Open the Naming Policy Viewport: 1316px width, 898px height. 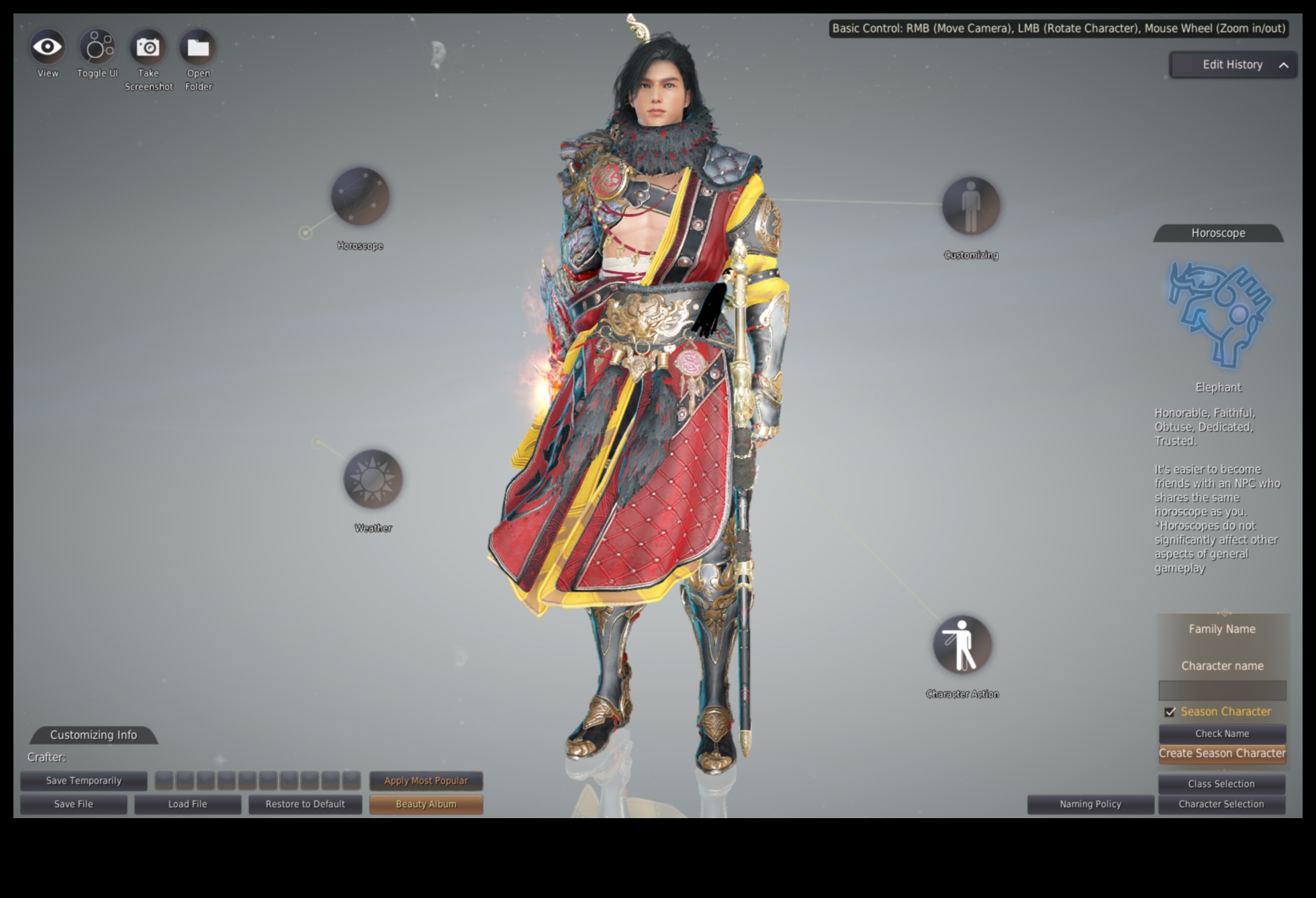point(1090,804)
